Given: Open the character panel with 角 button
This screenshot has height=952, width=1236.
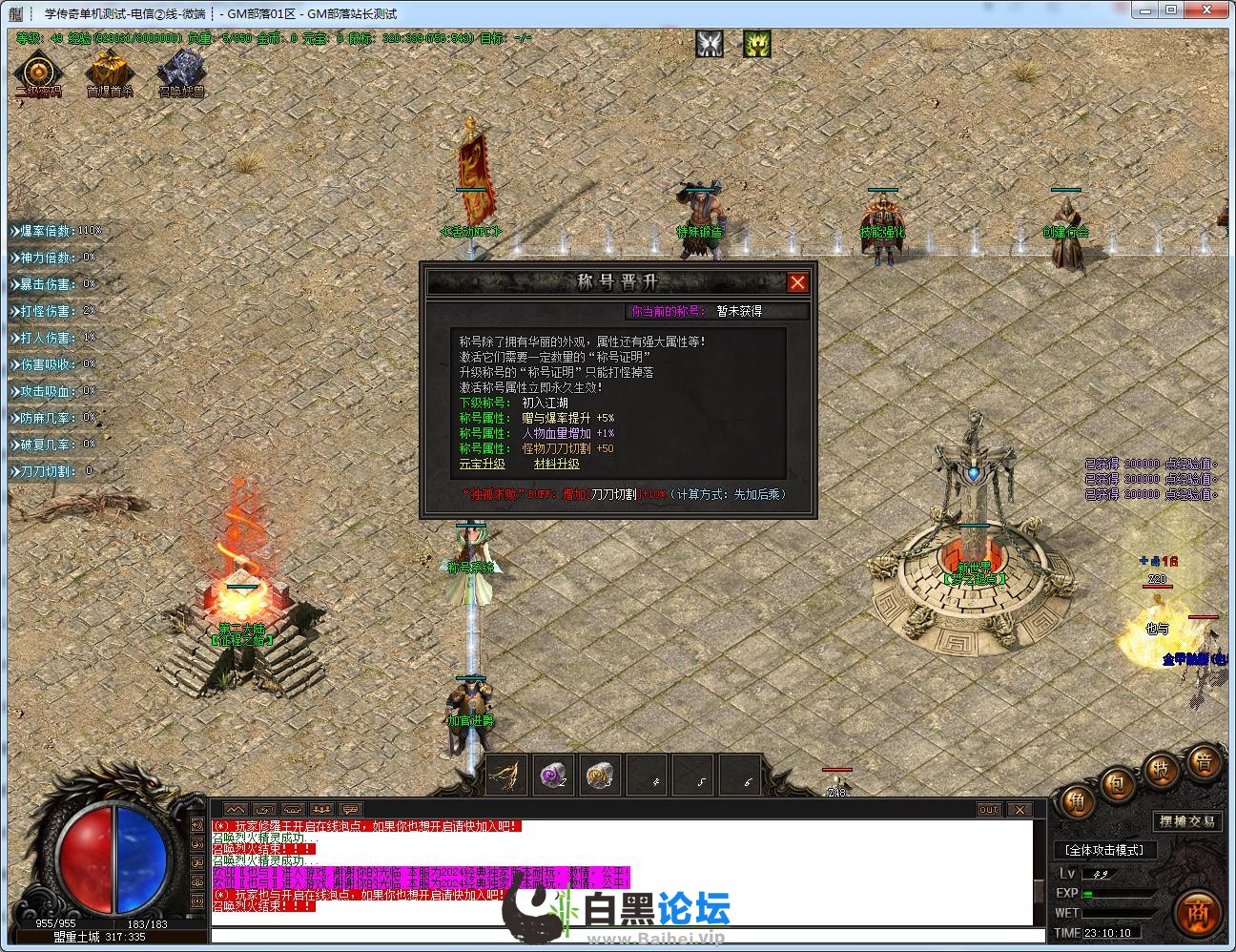Looking at the screenshot, I should coord(1077,801).
